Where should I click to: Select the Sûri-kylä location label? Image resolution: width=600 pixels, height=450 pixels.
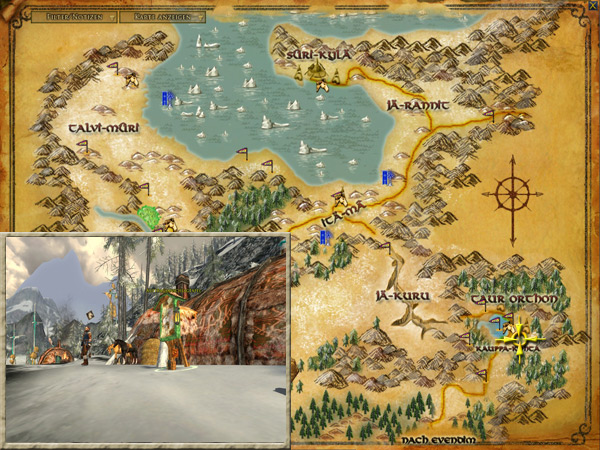(319, 54)
